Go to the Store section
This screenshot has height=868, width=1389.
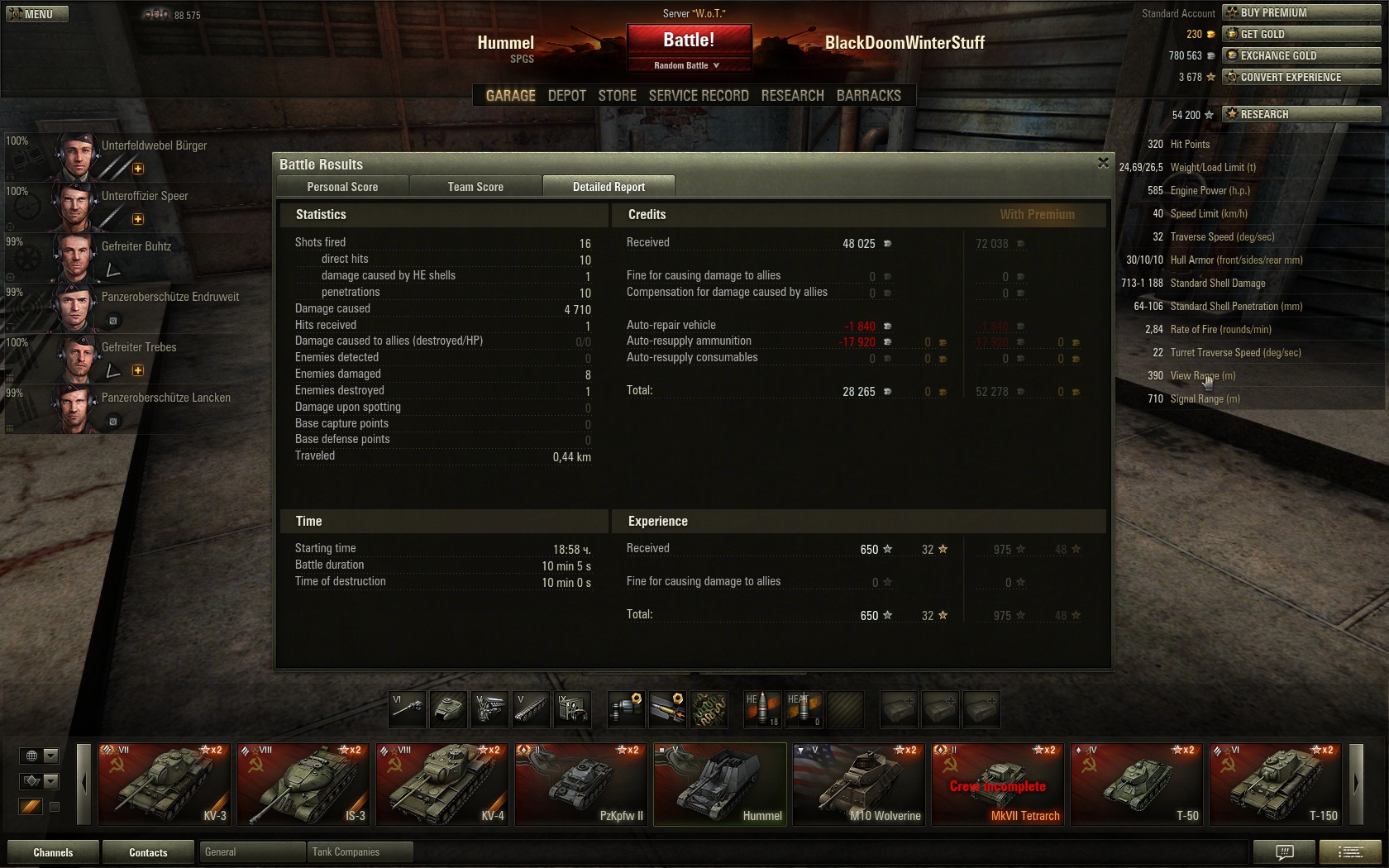coord(617,96)
